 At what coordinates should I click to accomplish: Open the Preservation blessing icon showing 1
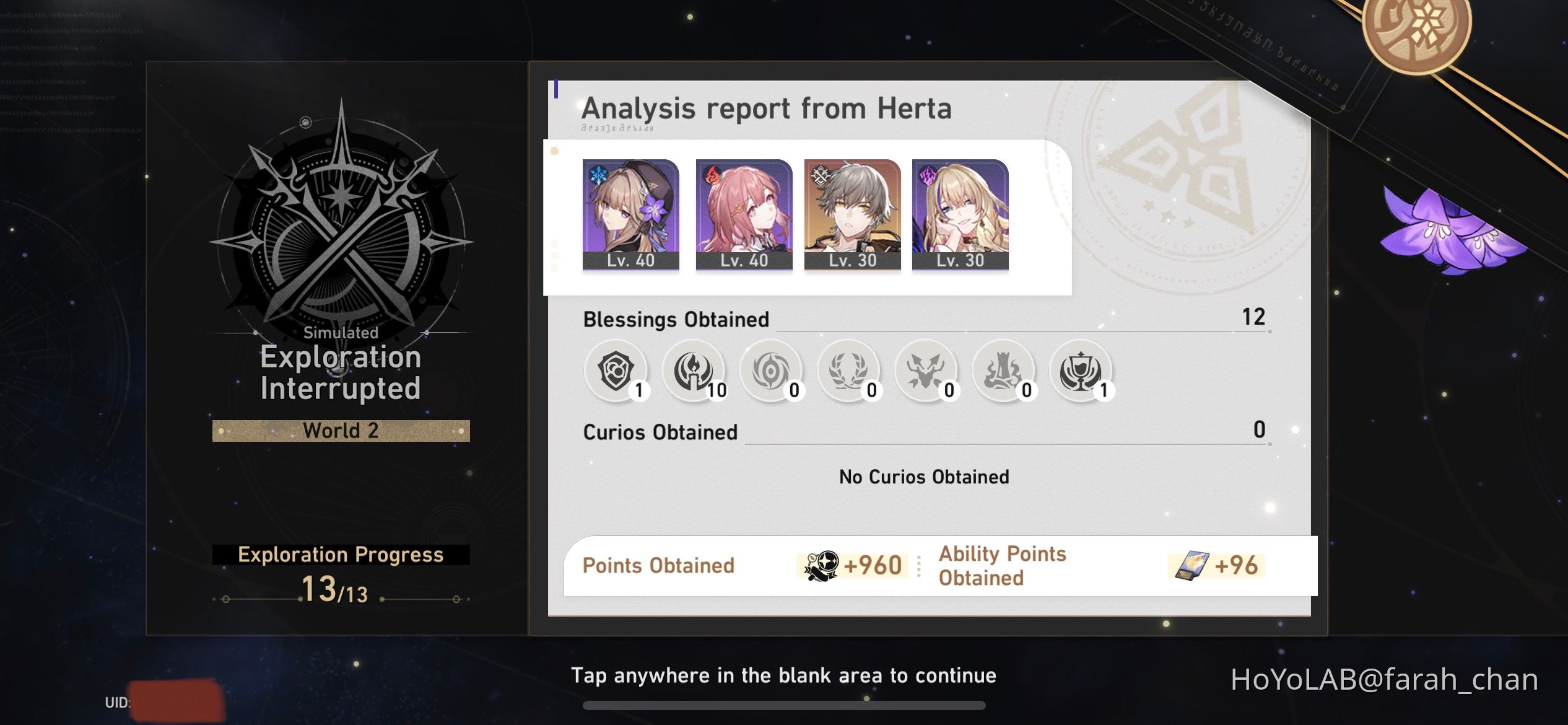616,372
